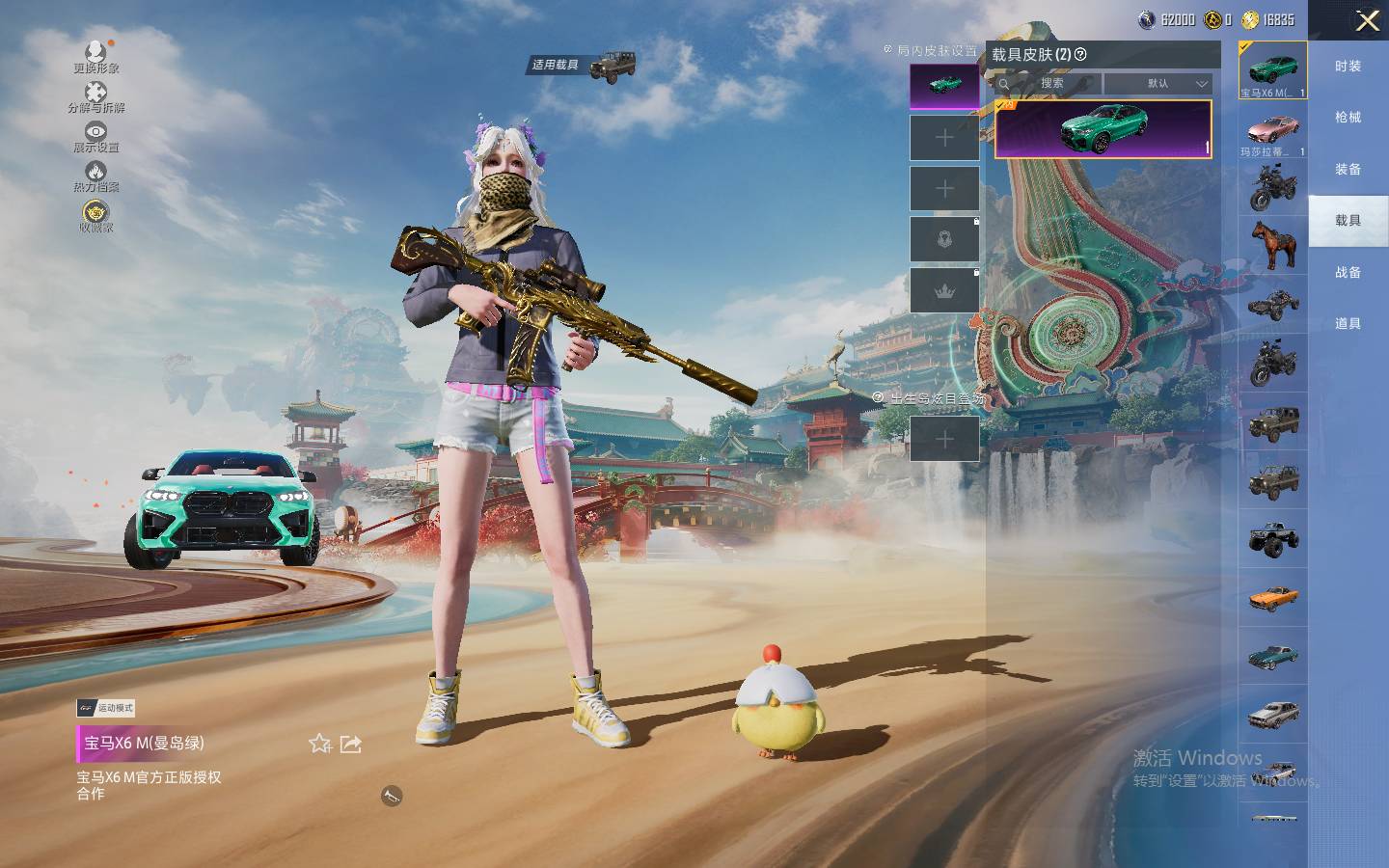Open the 道具 tab

click(1348, 324)
